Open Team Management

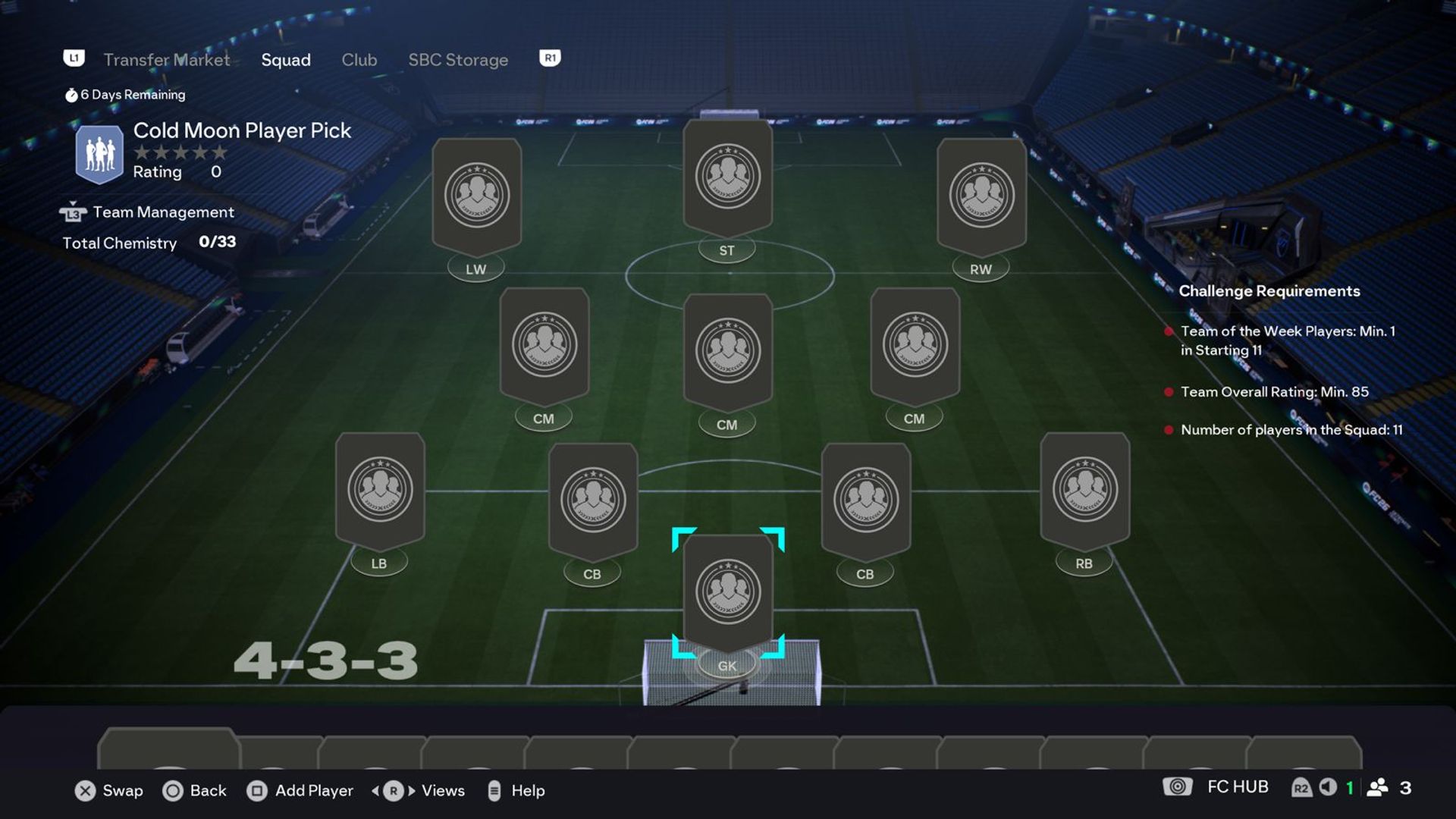tap(163, 212)
